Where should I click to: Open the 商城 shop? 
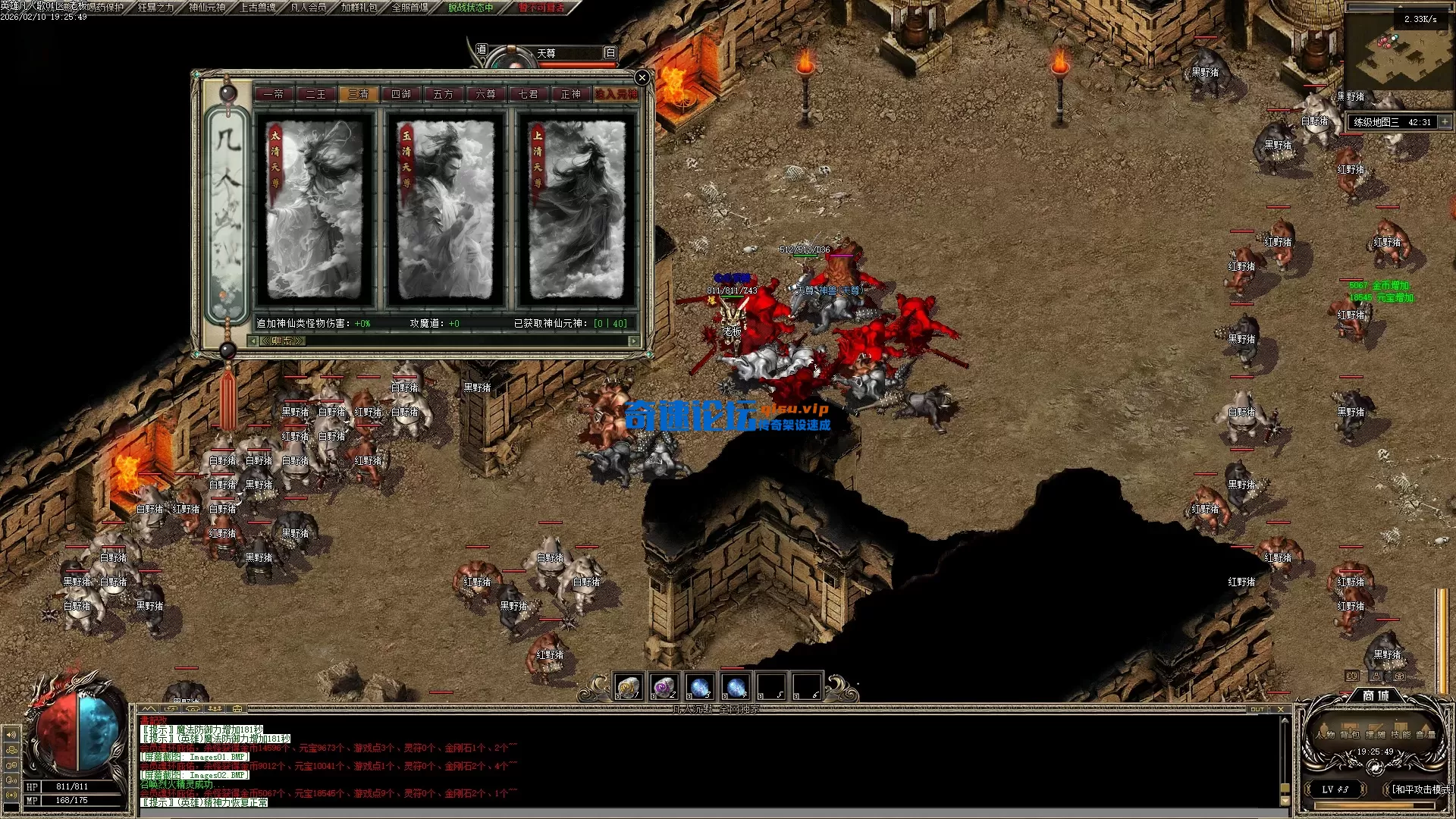pyautogui.click(x=1375, y=695)
